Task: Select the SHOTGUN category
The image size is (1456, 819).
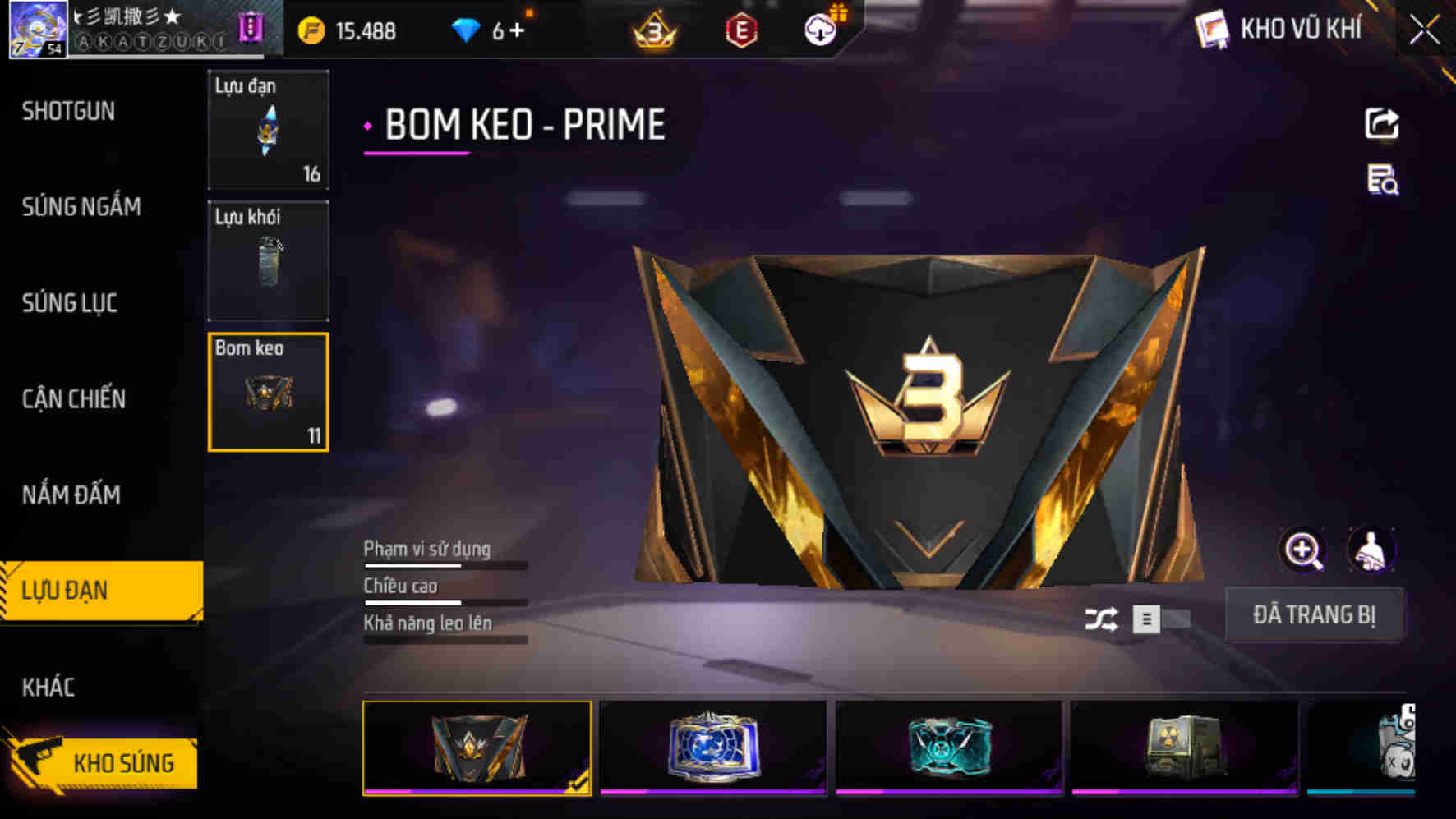Action: 69,111
